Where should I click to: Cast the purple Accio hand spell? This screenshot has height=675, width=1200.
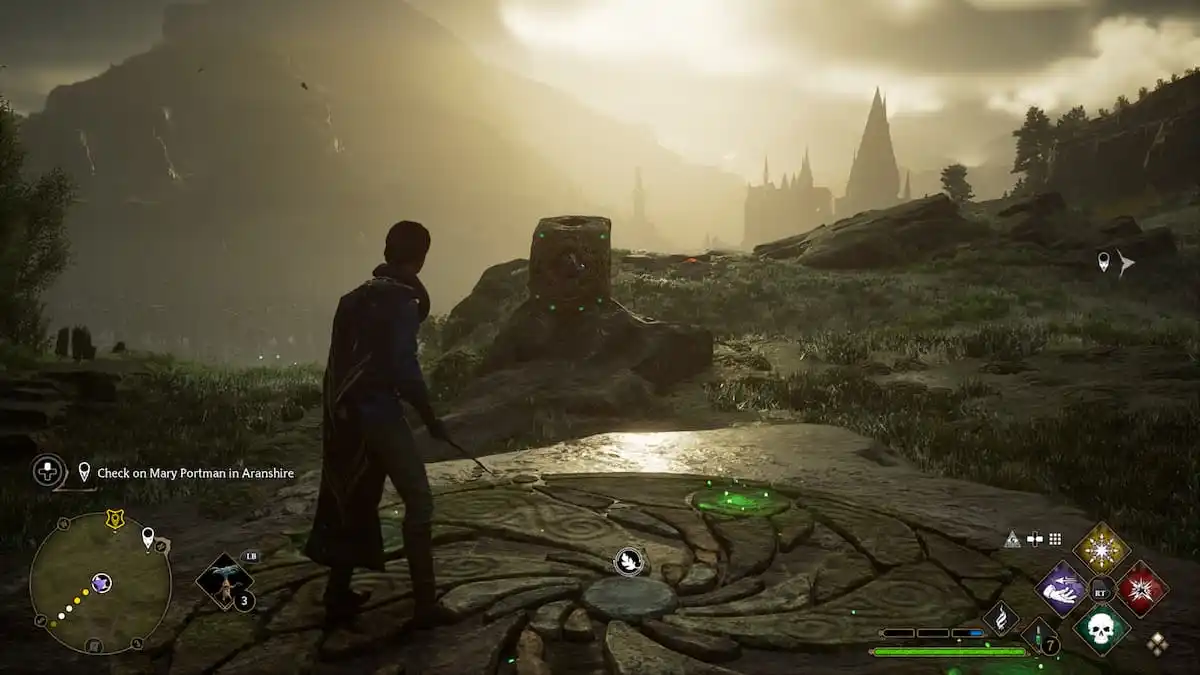point(1061,588)
